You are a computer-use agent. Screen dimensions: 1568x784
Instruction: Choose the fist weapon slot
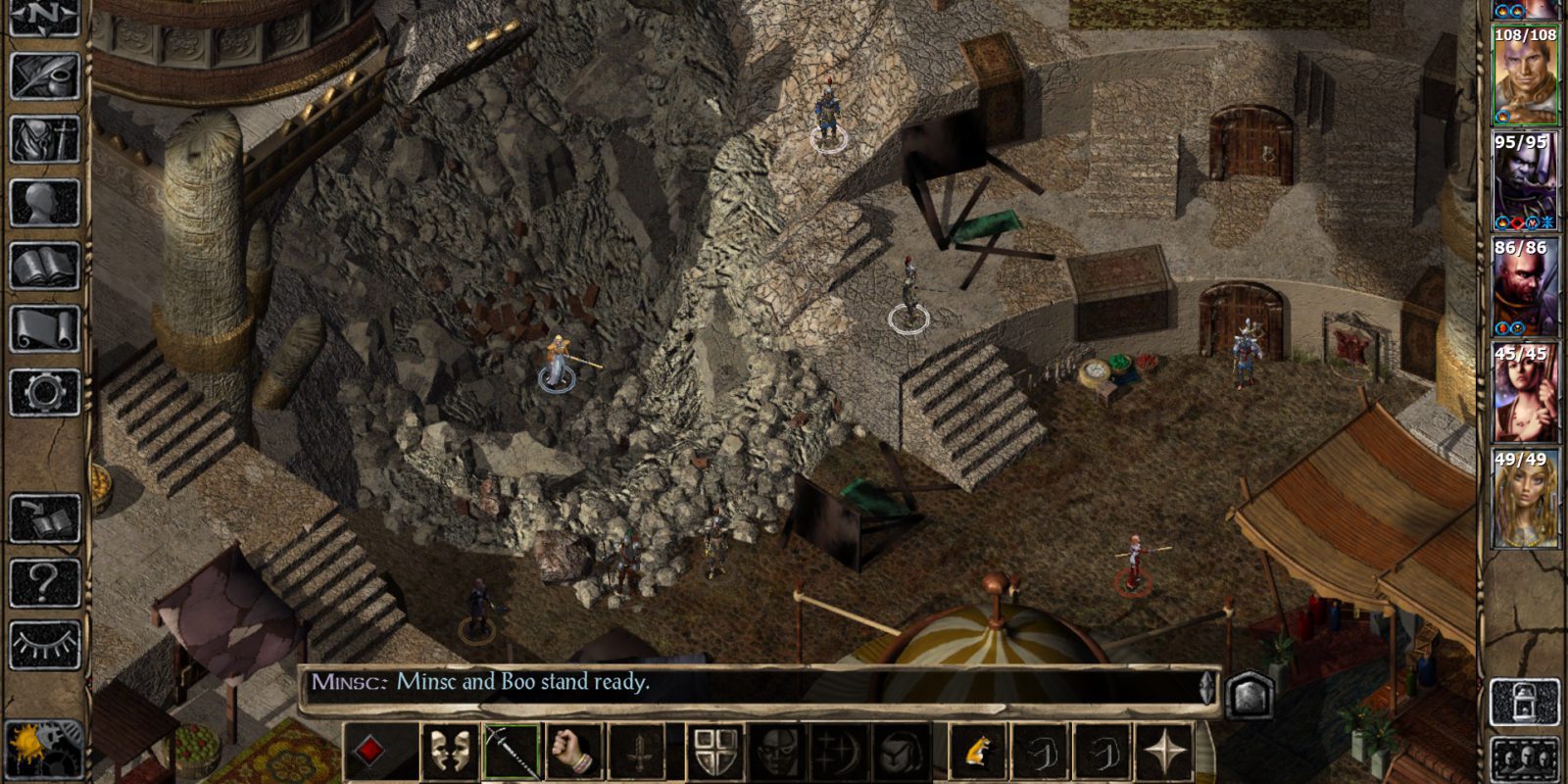[574, 752]
